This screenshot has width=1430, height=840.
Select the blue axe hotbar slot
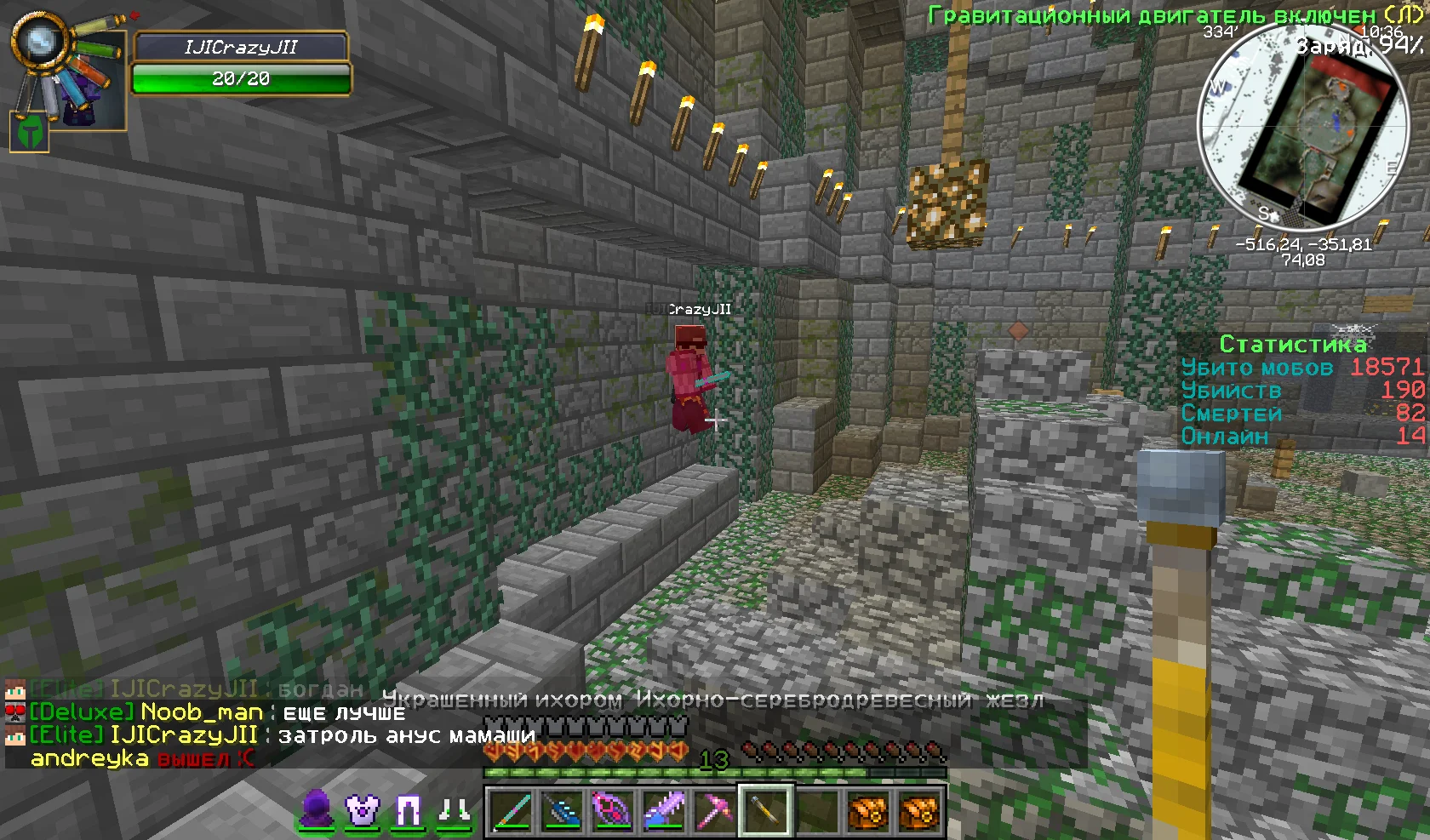(562, 809)
